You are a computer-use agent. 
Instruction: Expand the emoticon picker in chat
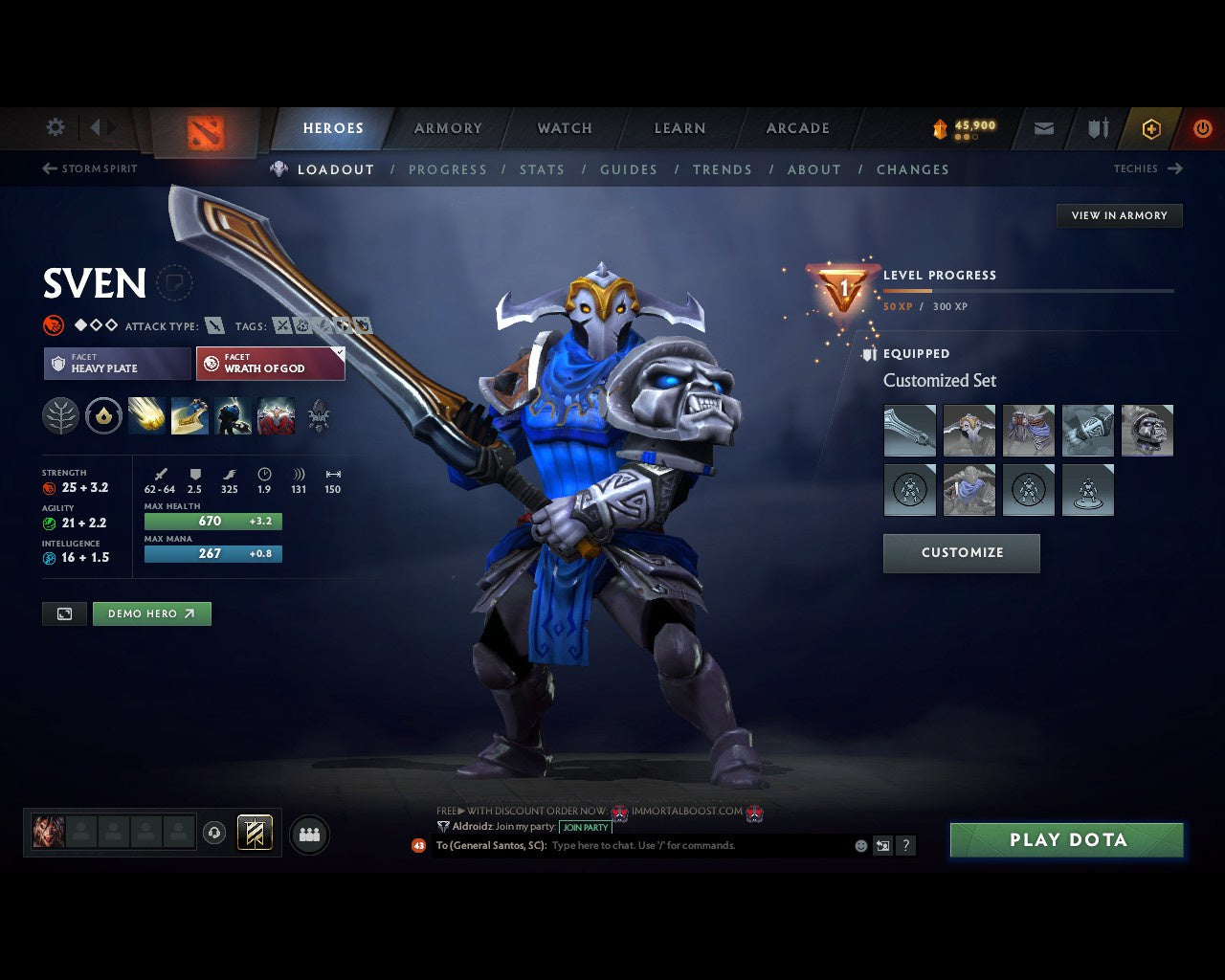pyautogui.click(x=859, y=846)
